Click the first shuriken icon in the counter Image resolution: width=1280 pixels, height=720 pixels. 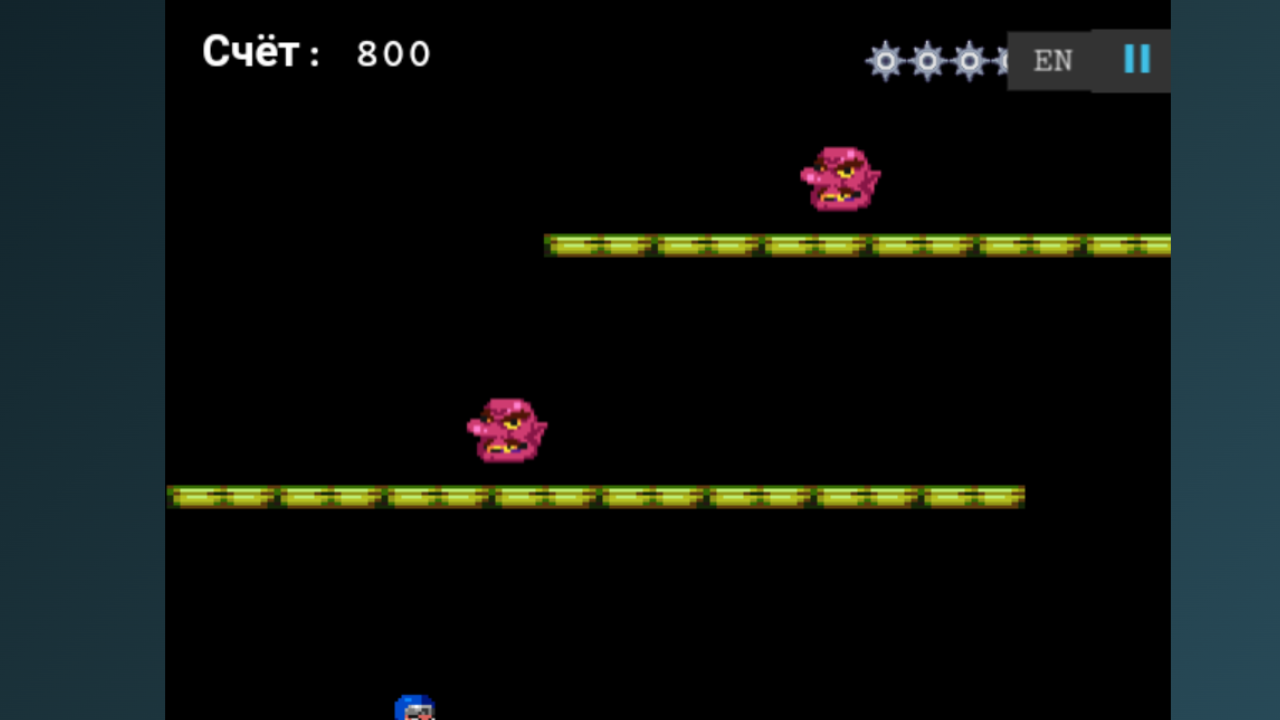[x=884, y=61]
